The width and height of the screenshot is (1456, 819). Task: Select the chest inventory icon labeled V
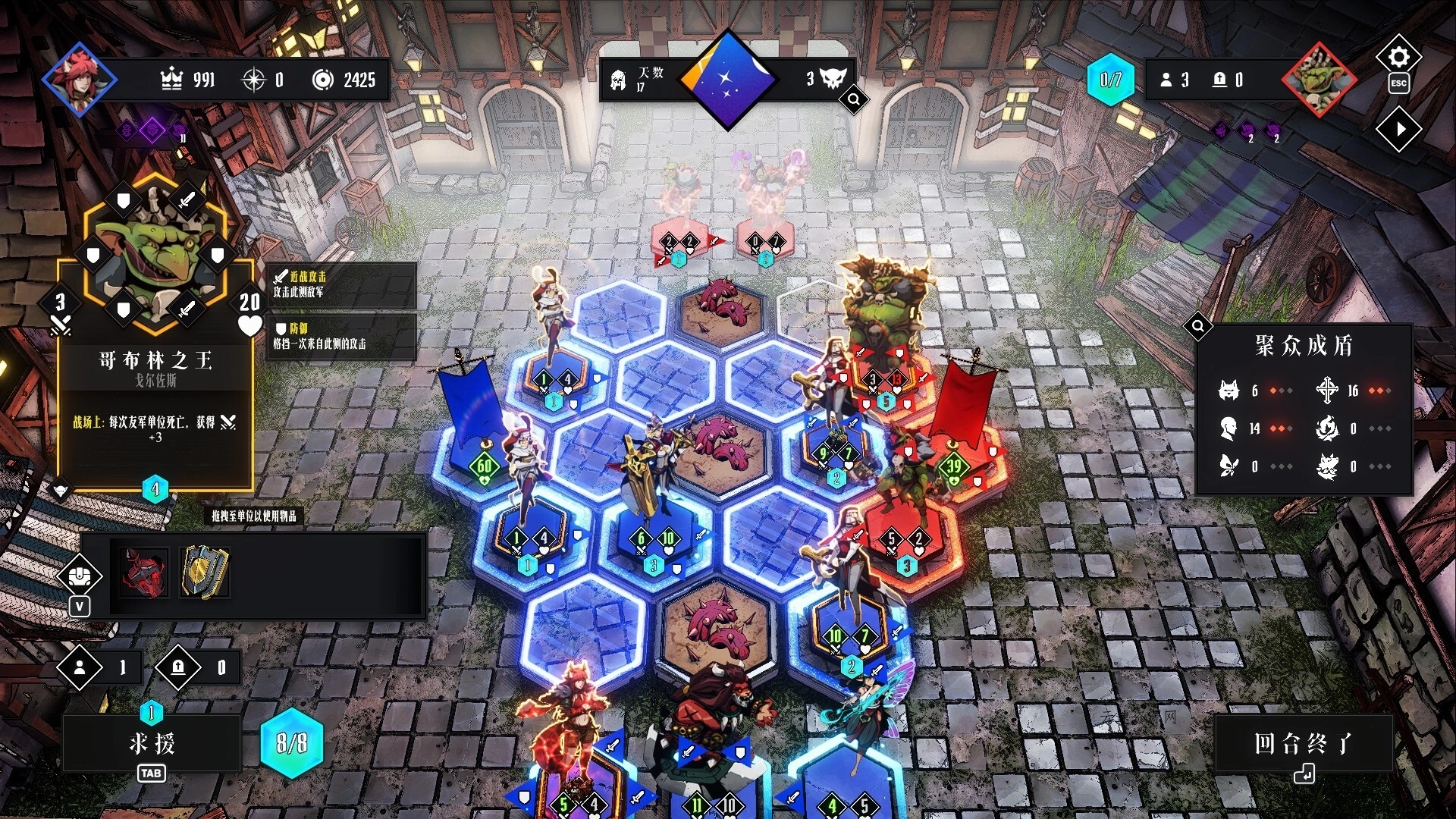click(78, 576)
